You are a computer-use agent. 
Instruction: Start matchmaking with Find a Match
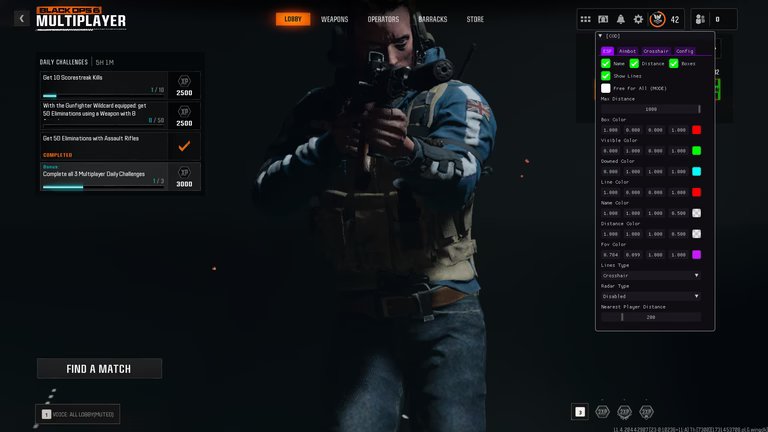click(99, 369)
